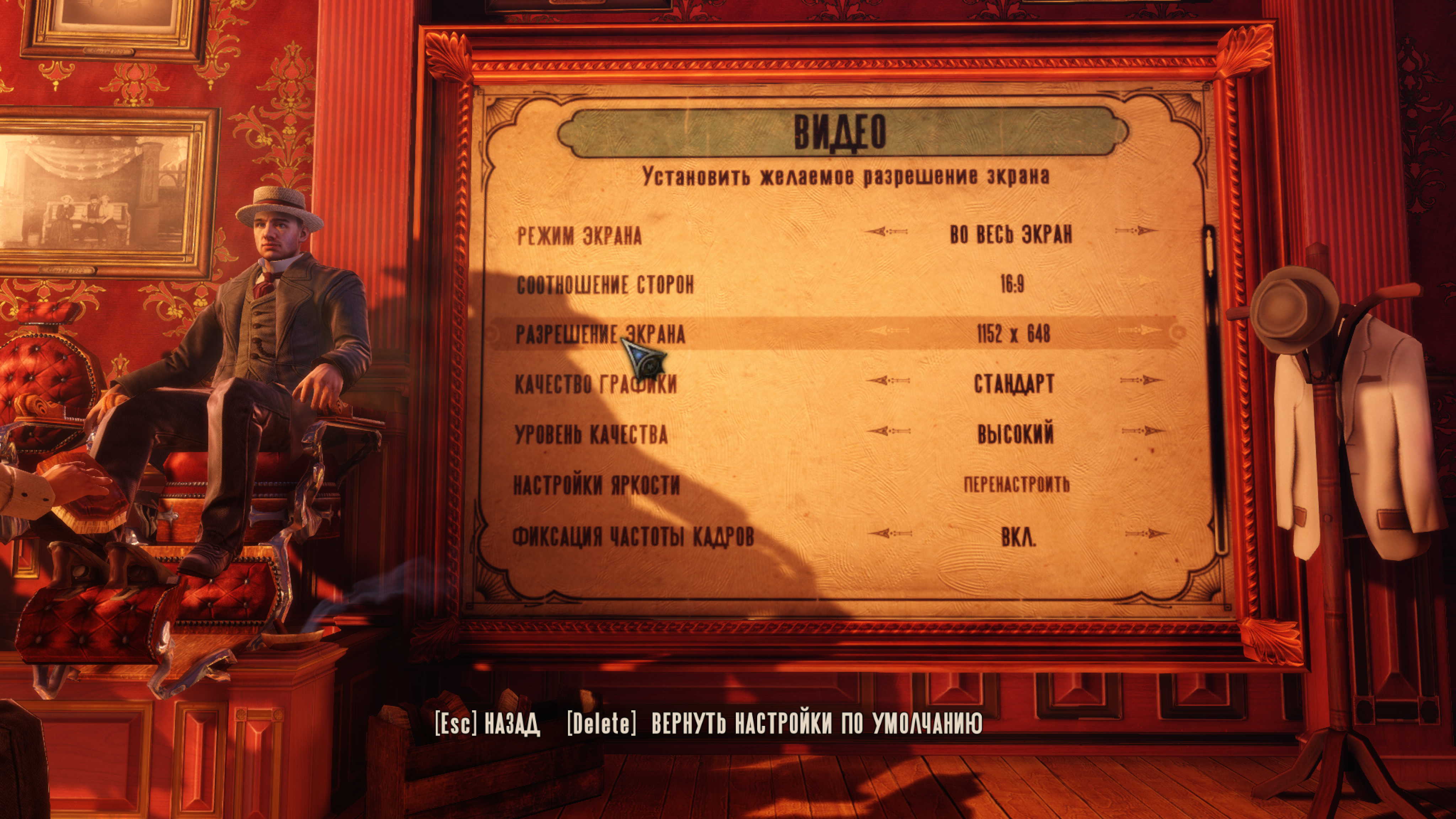Select the Соотношение сторон row

coord(605,285)
